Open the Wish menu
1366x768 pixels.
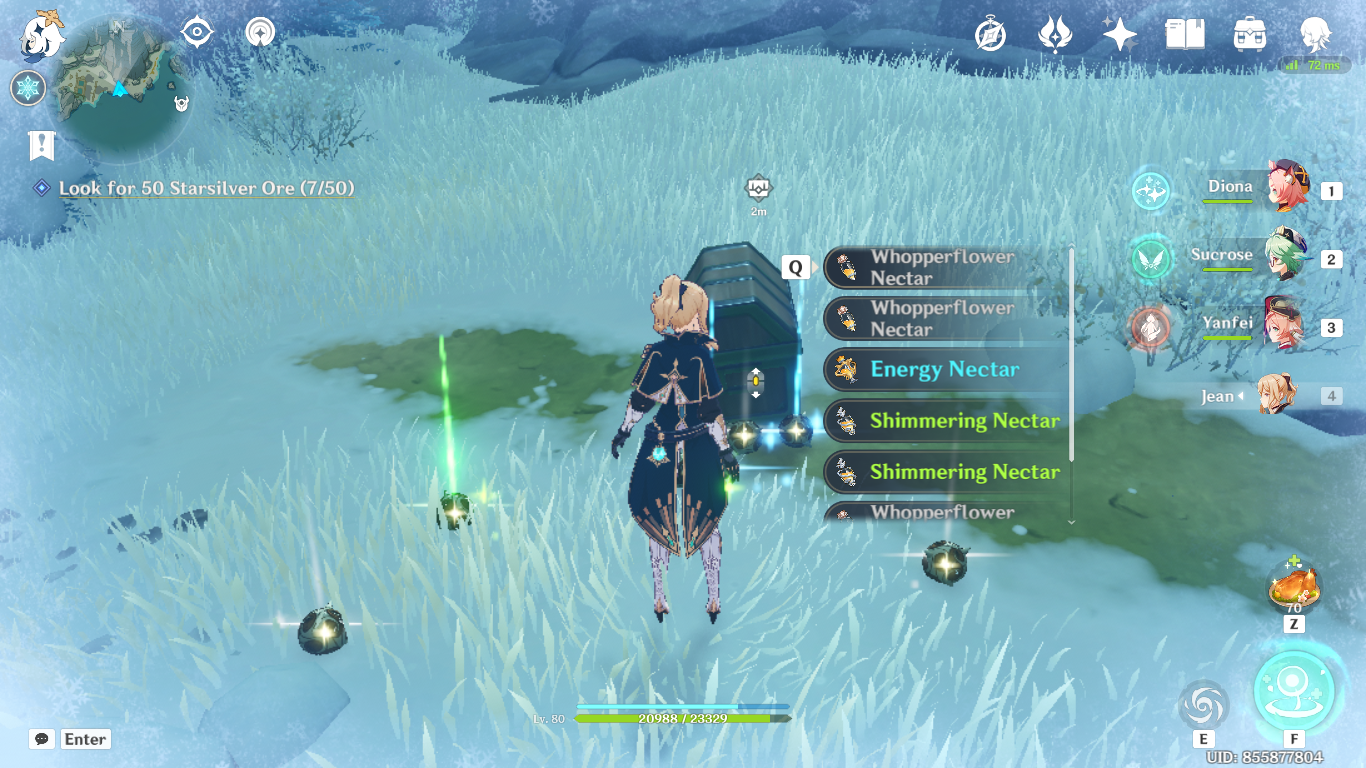[1117, 33]
